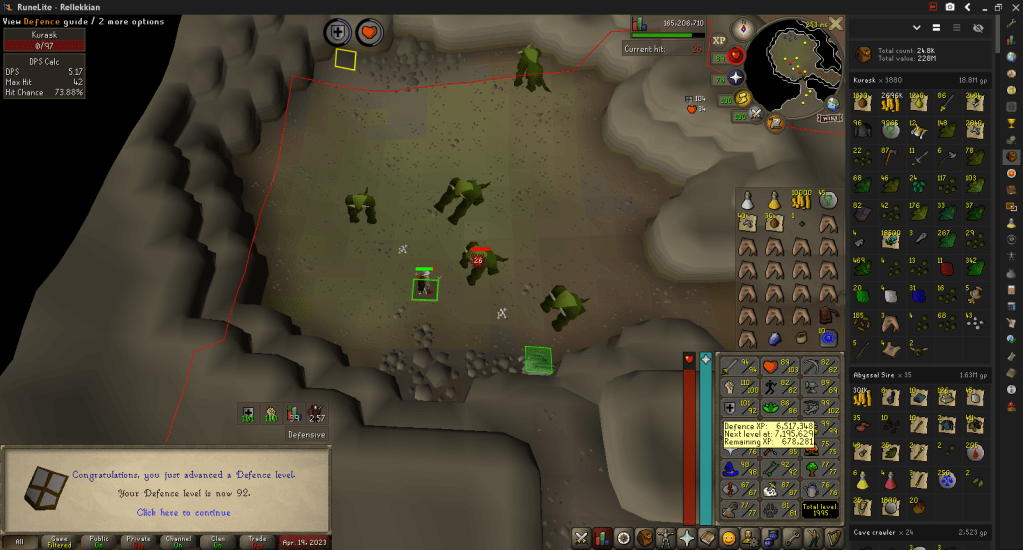The width and height of the screenshot is (1023, 550).
Task: Switch to the Public chat tab
Action: click(x=99, y=540)
